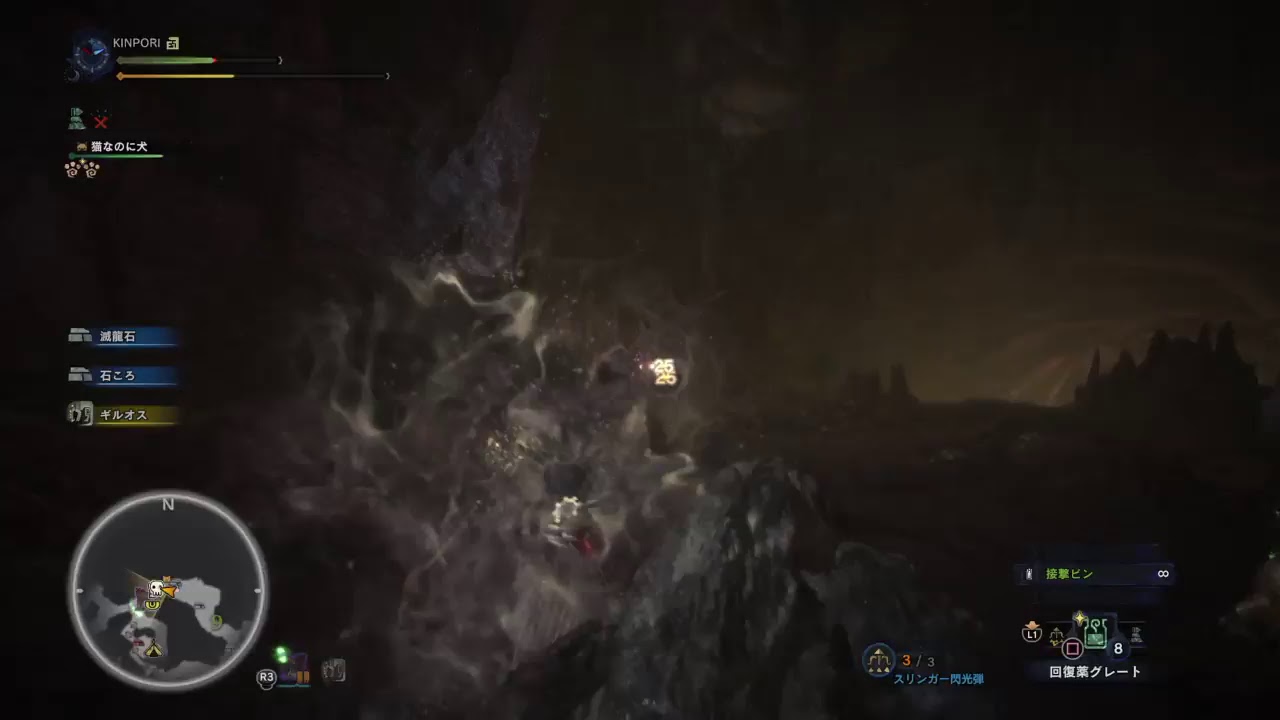Toggle the R3 prompt near the minimap
This screenshot has width=1280, height=720.
pos(265,675)
